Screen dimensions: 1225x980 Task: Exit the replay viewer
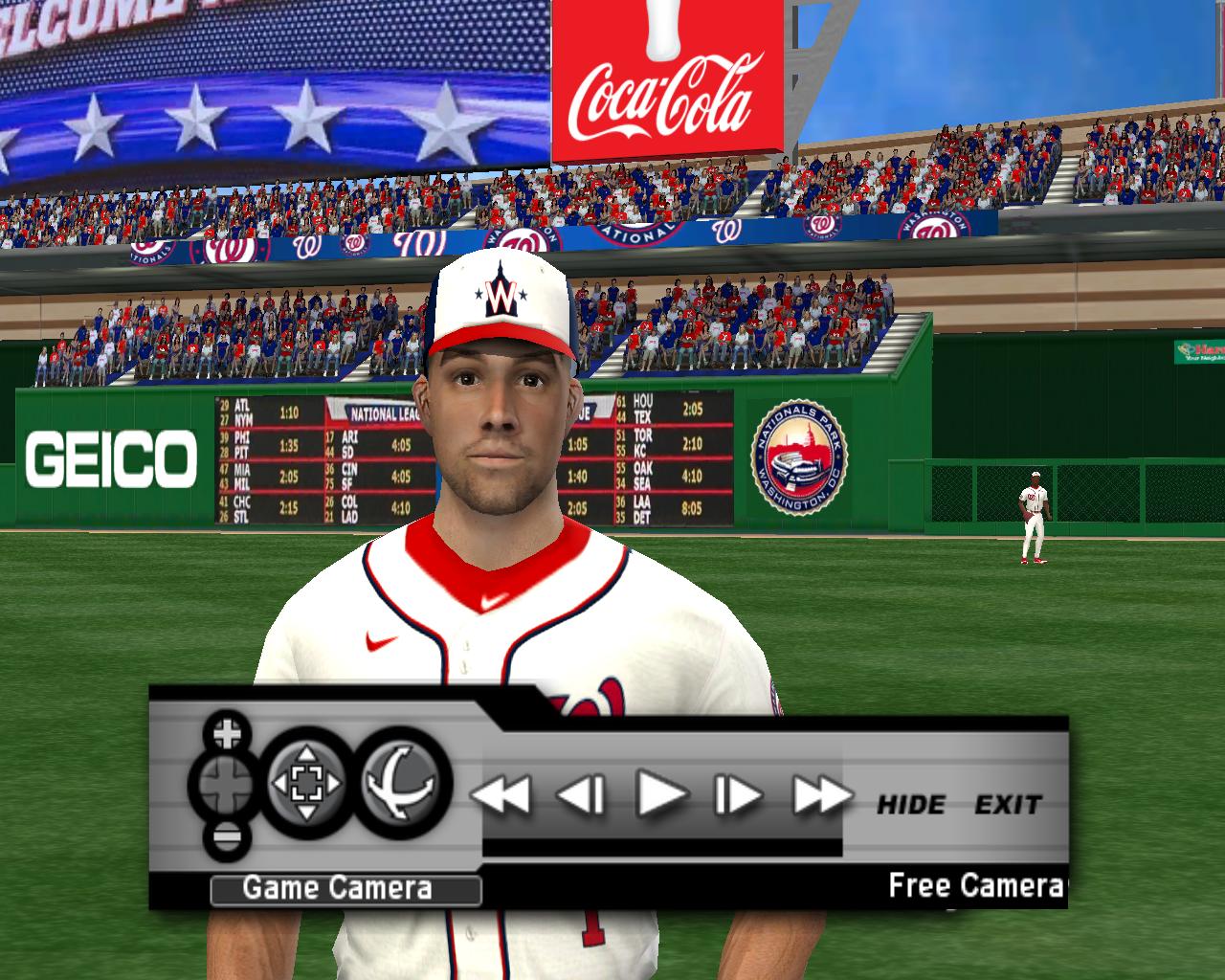coord(1008,805)
